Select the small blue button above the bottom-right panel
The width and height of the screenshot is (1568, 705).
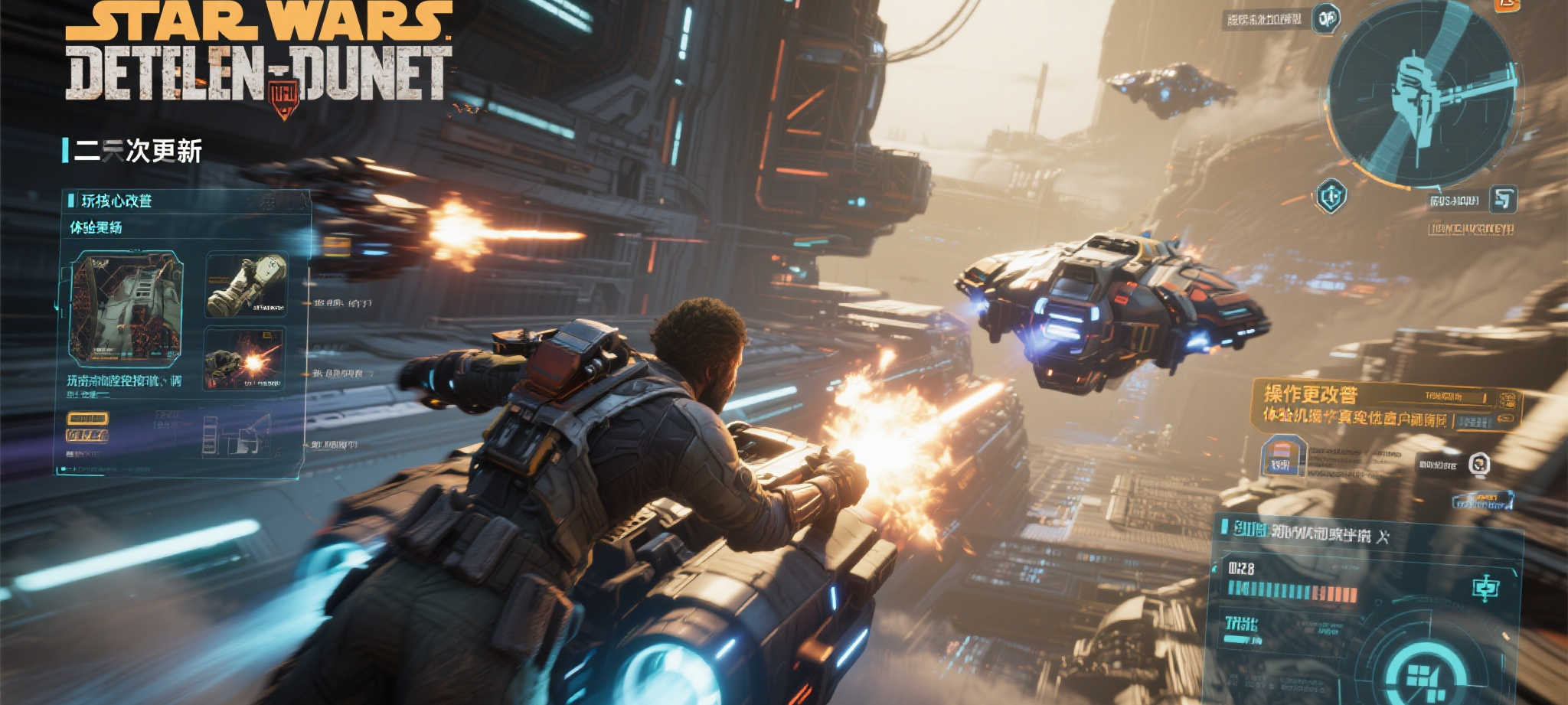coord(1482,501)
